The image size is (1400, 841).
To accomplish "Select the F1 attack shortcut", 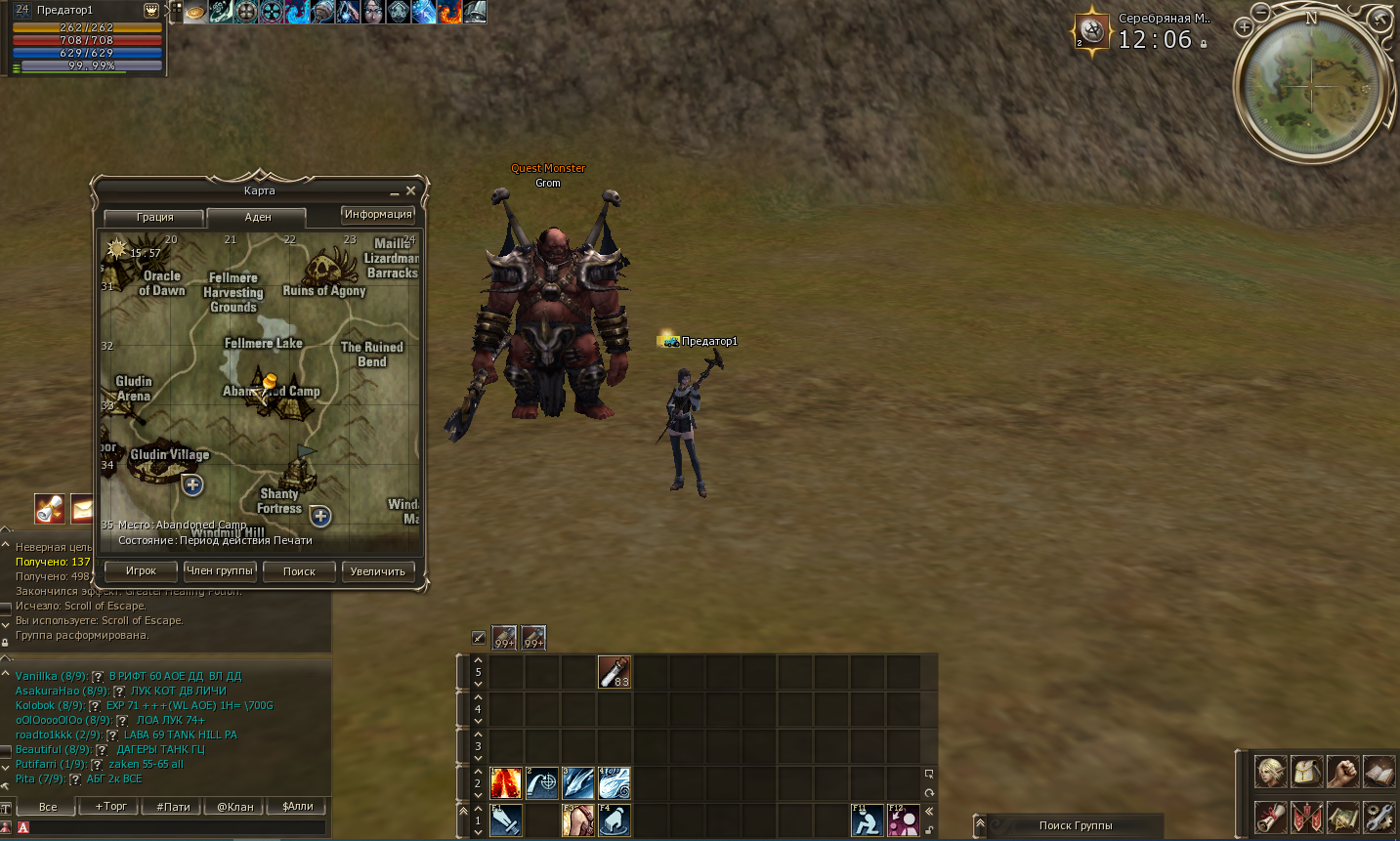I will [505, 820].
